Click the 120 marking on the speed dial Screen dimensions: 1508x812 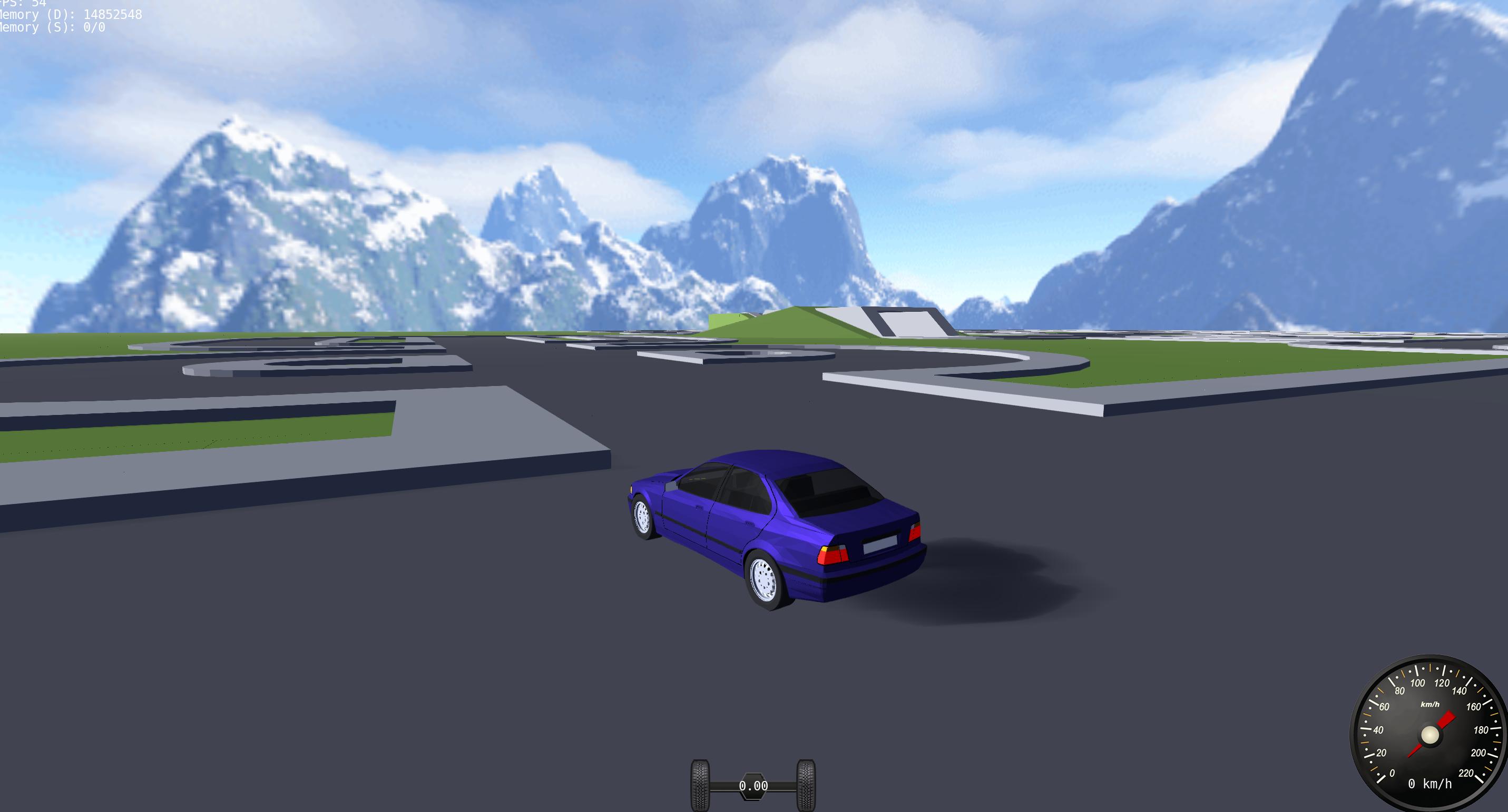click(1443, 682)
